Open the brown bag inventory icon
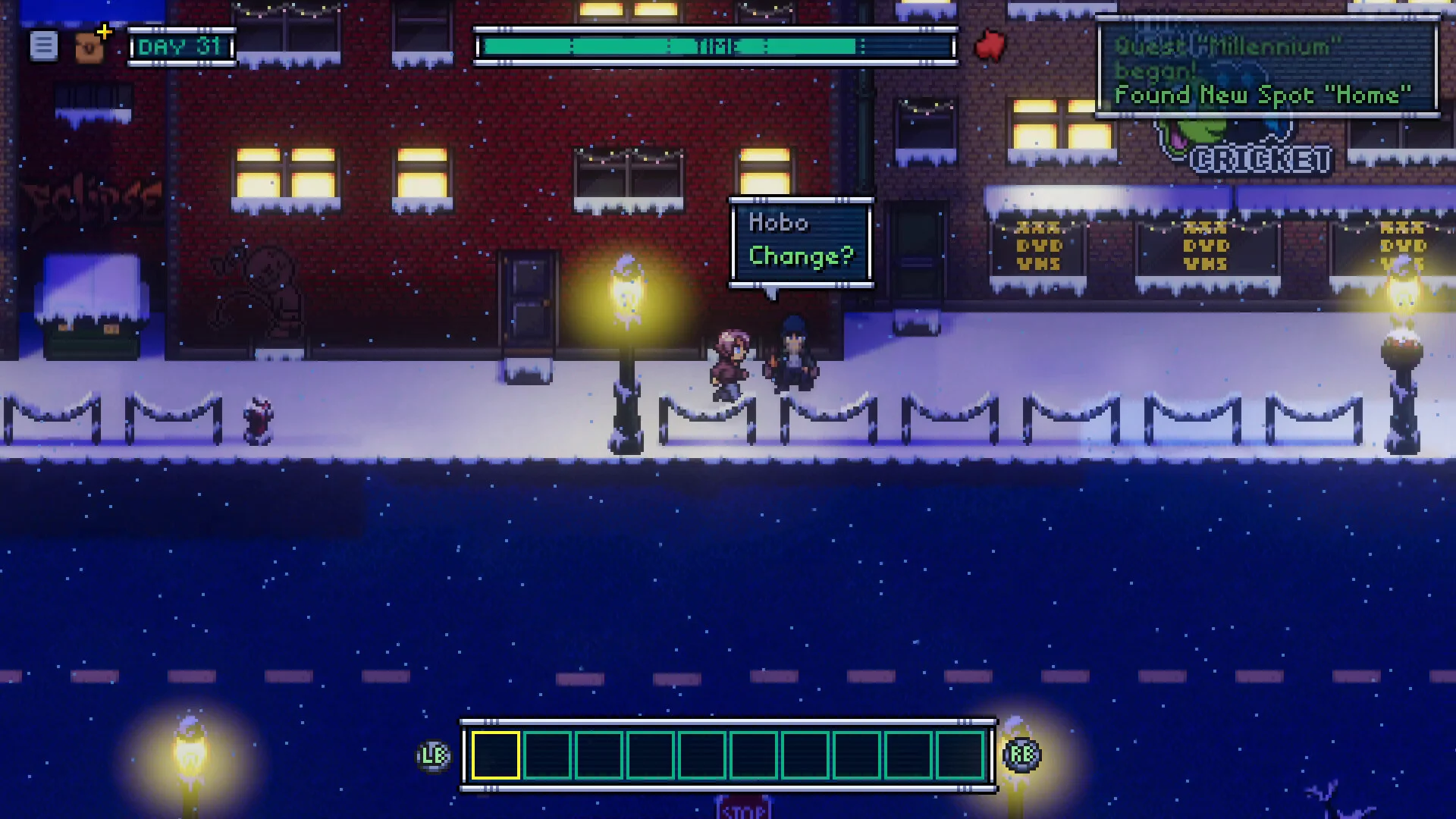The height and width of the screenshot is (819, 1456). 89,48
